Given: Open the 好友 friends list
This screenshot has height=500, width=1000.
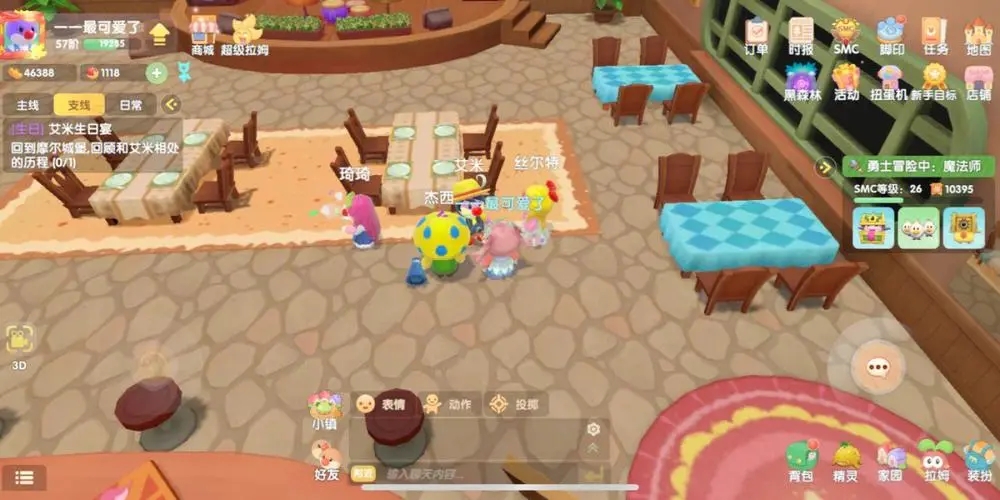Looking at the screenshot, I should (327, 463).
